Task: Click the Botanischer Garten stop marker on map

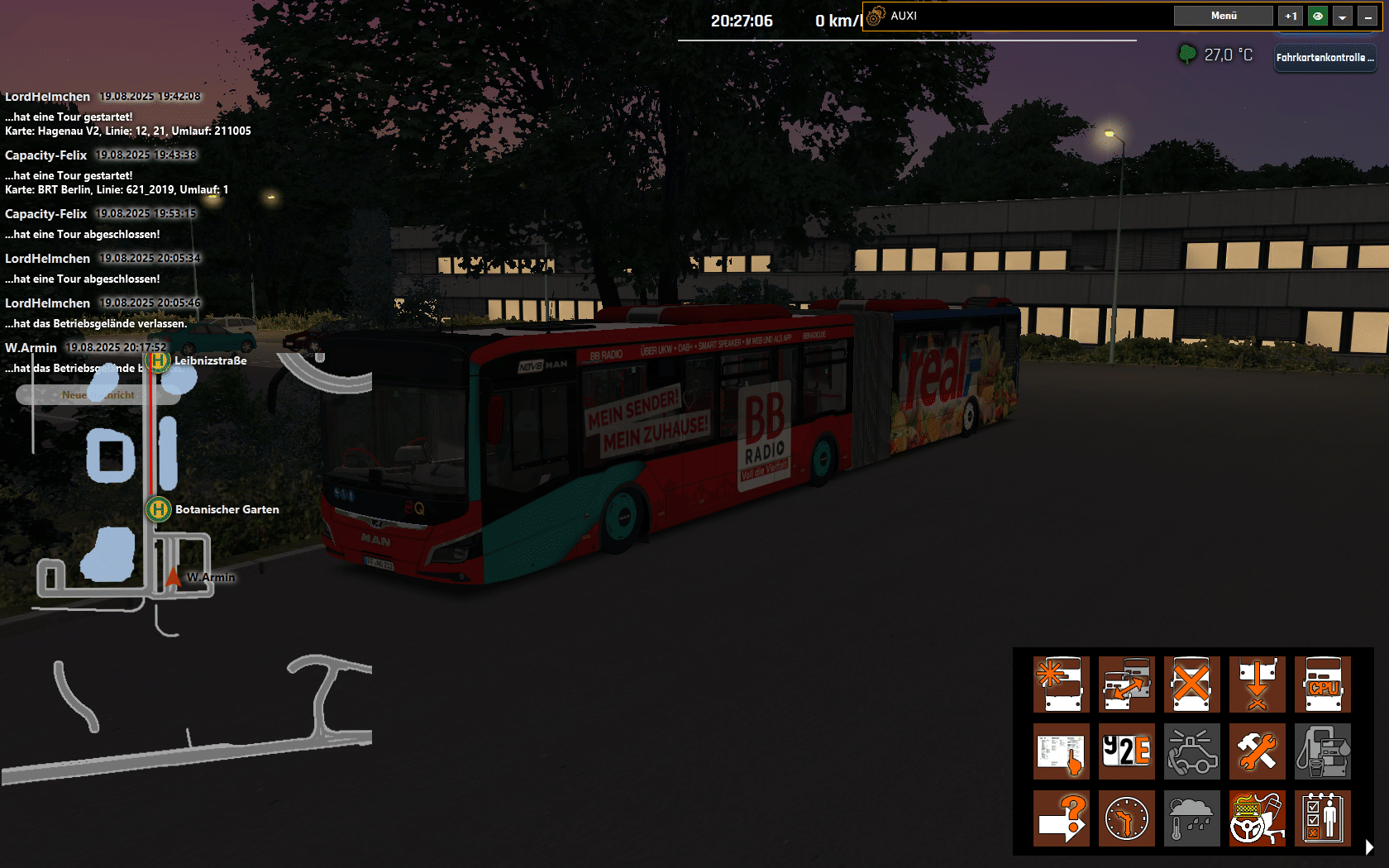Action: tap(159, 509)
